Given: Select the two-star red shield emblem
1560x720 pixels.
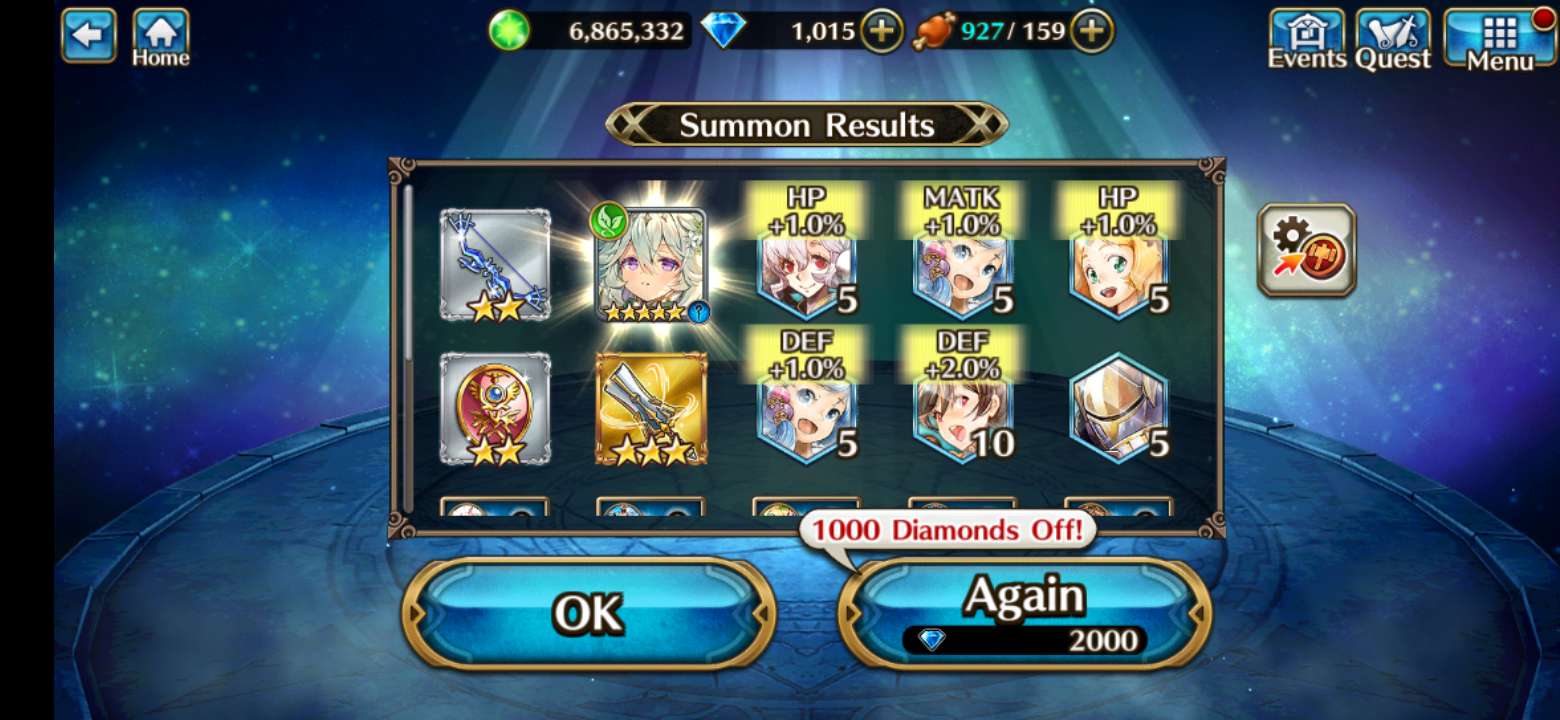Looking at the screenshot, I should 495,408.
